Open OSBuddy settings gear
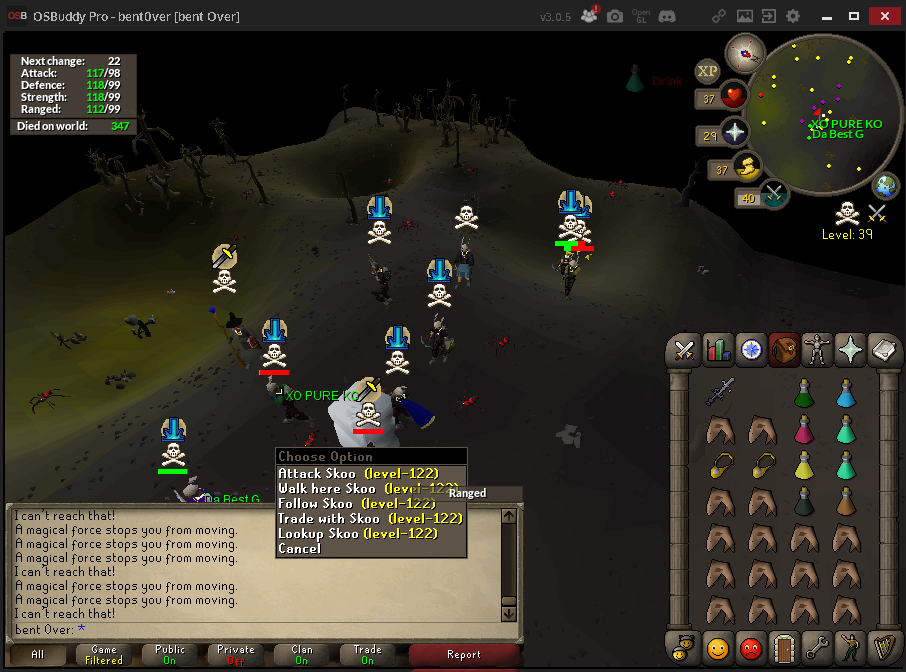 pyautogui.click(x=793, y=16)
